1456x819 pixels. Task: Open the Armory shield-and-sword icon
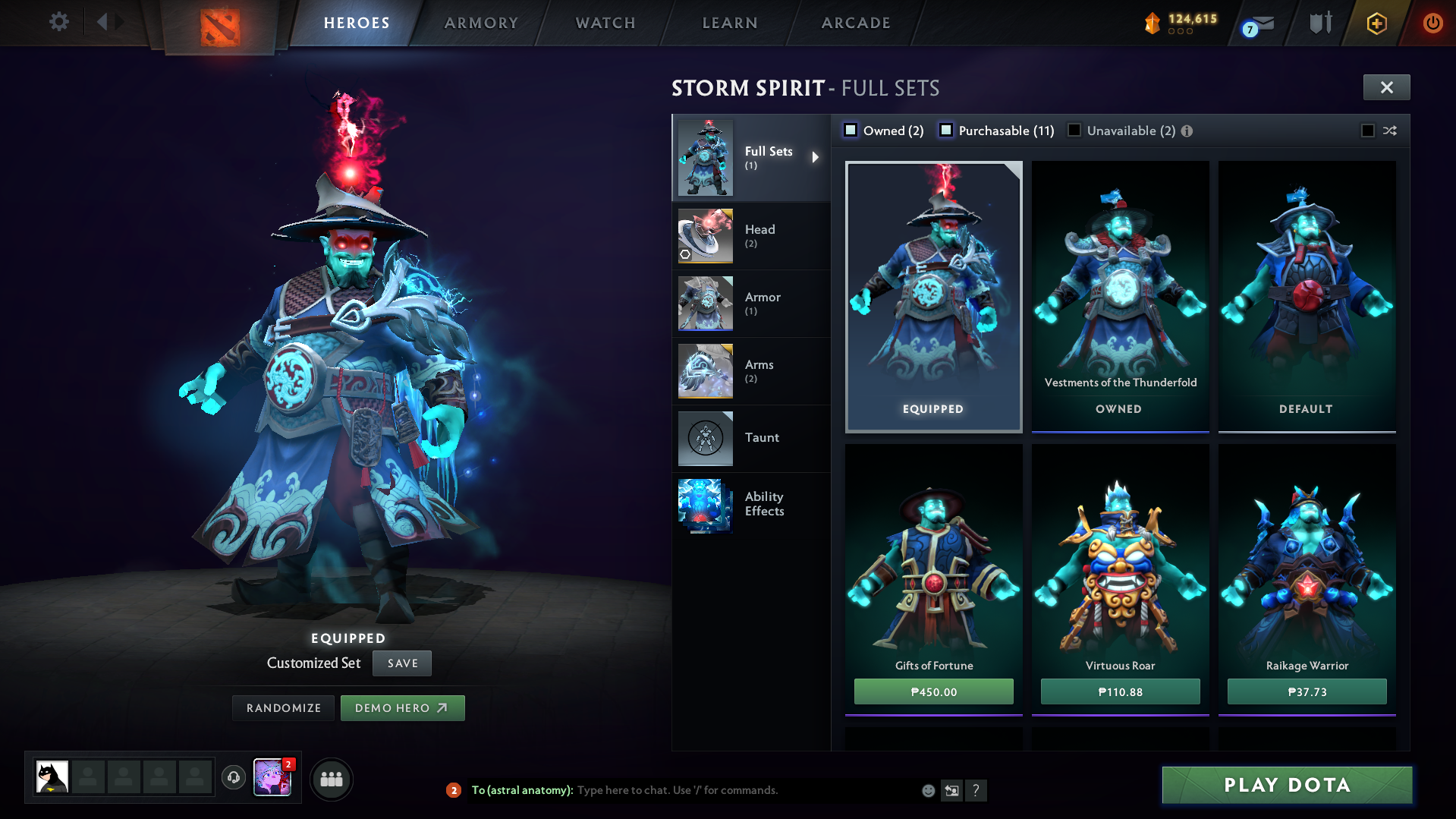point(1319,23)
